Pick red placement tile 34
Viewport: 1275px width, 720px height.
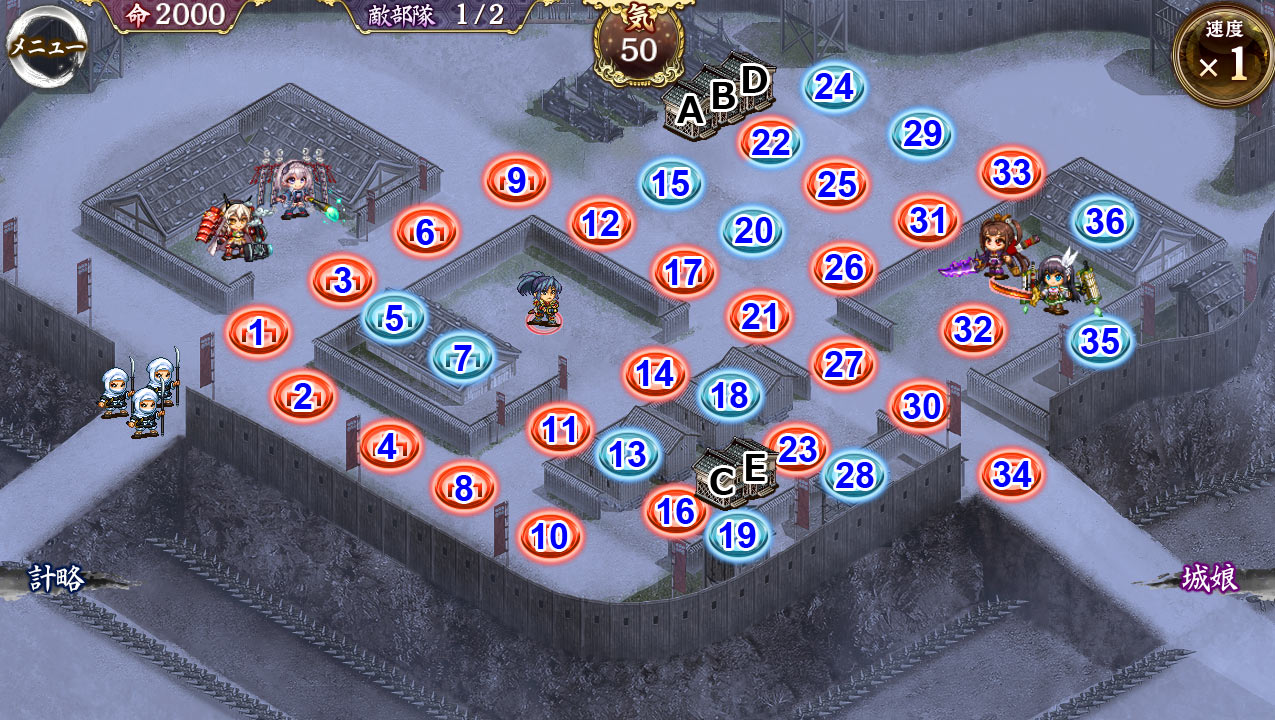pos(1012,476)
